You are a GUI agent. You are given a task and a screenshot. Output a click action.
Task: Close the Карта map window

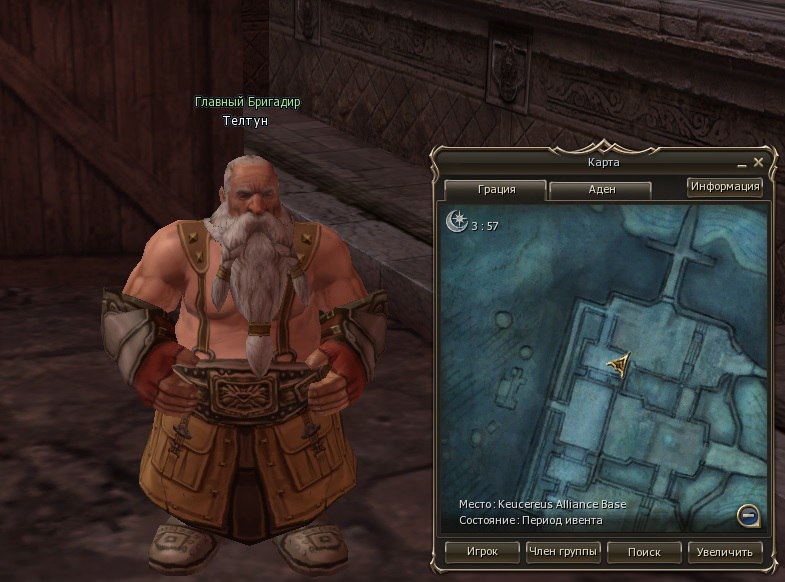(x=759, y=162)
